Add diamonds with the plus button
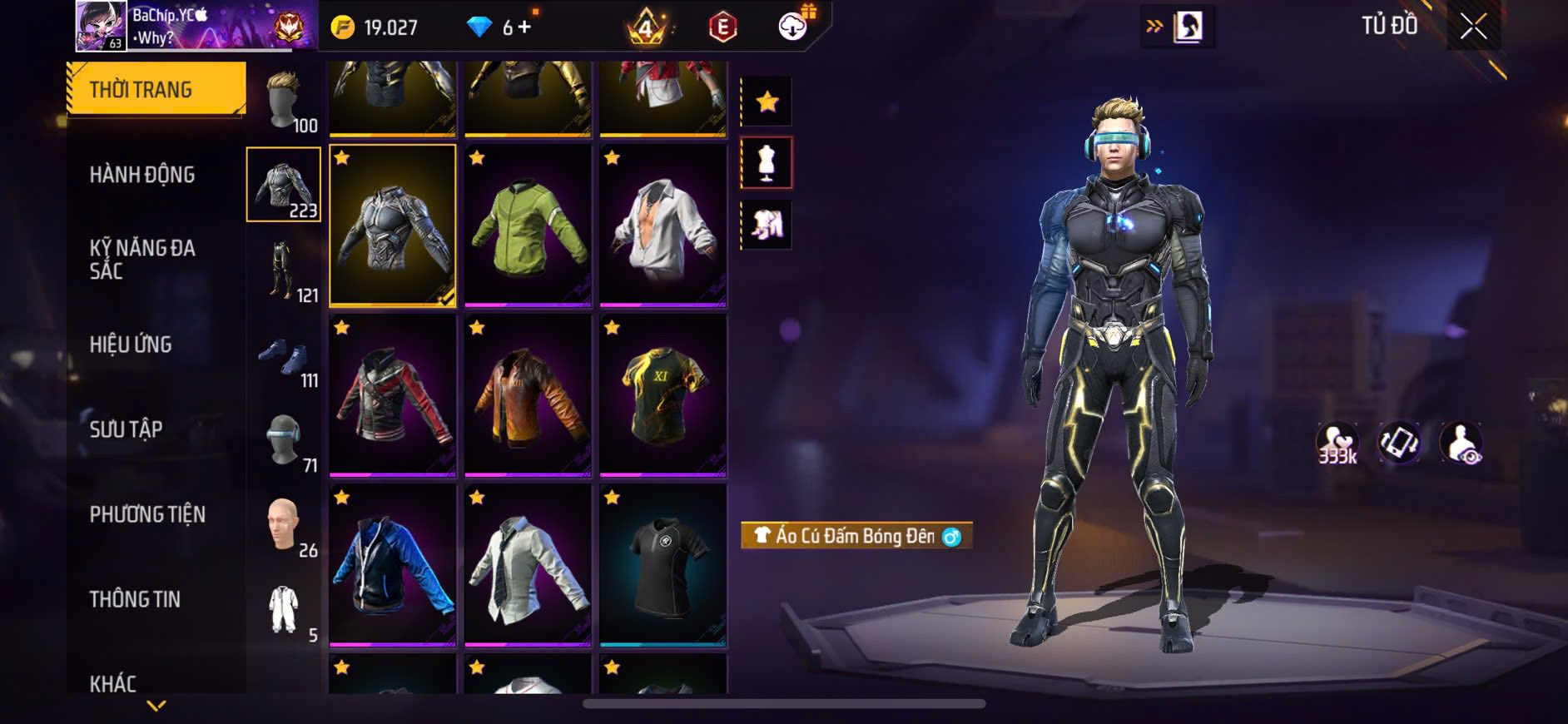This screenshot has height=724, width=1568. point(524,27)
